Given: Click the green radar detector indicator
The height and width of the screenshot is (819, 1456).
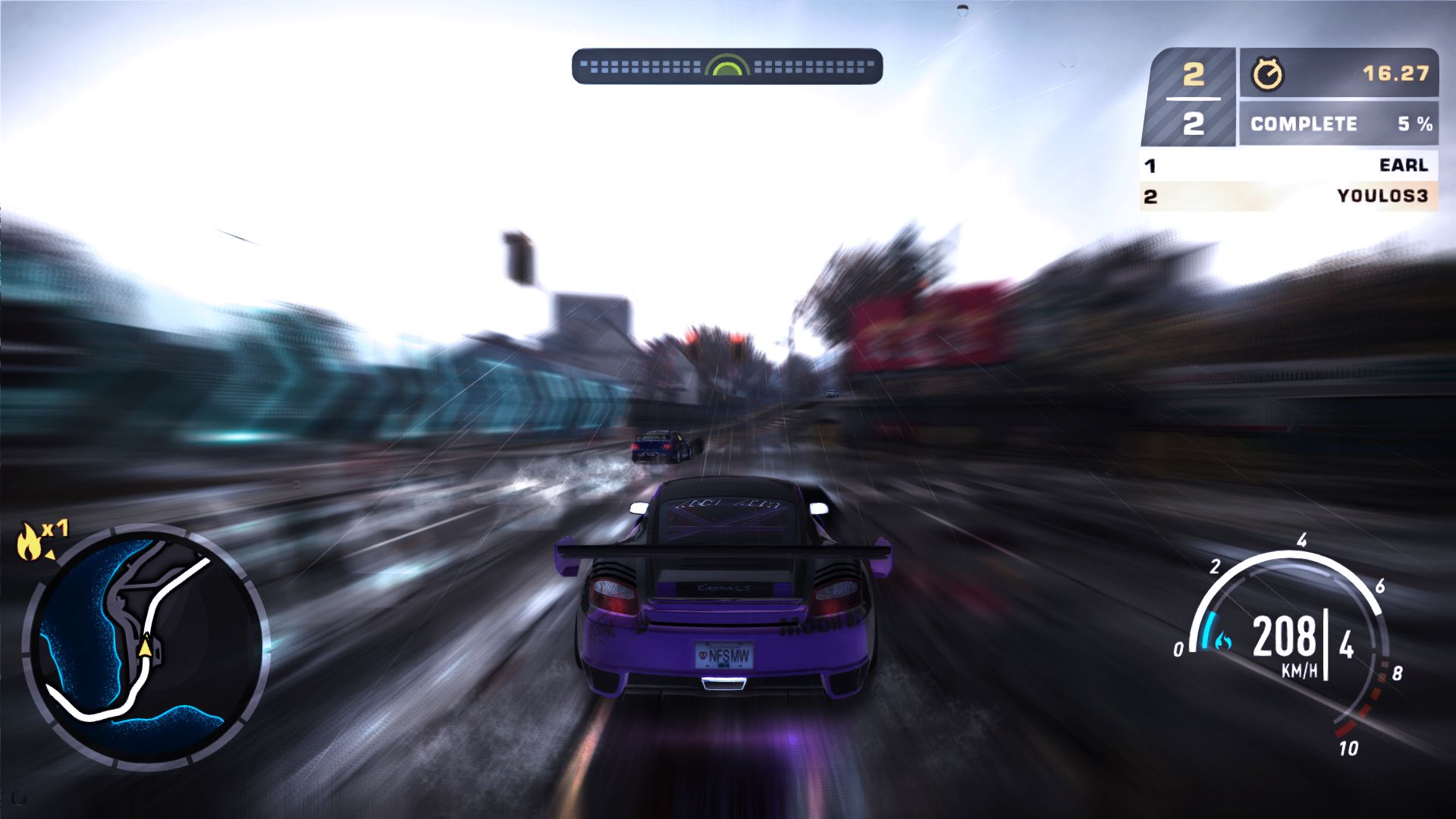Looking at the screenshot, I should coord(726,66).
